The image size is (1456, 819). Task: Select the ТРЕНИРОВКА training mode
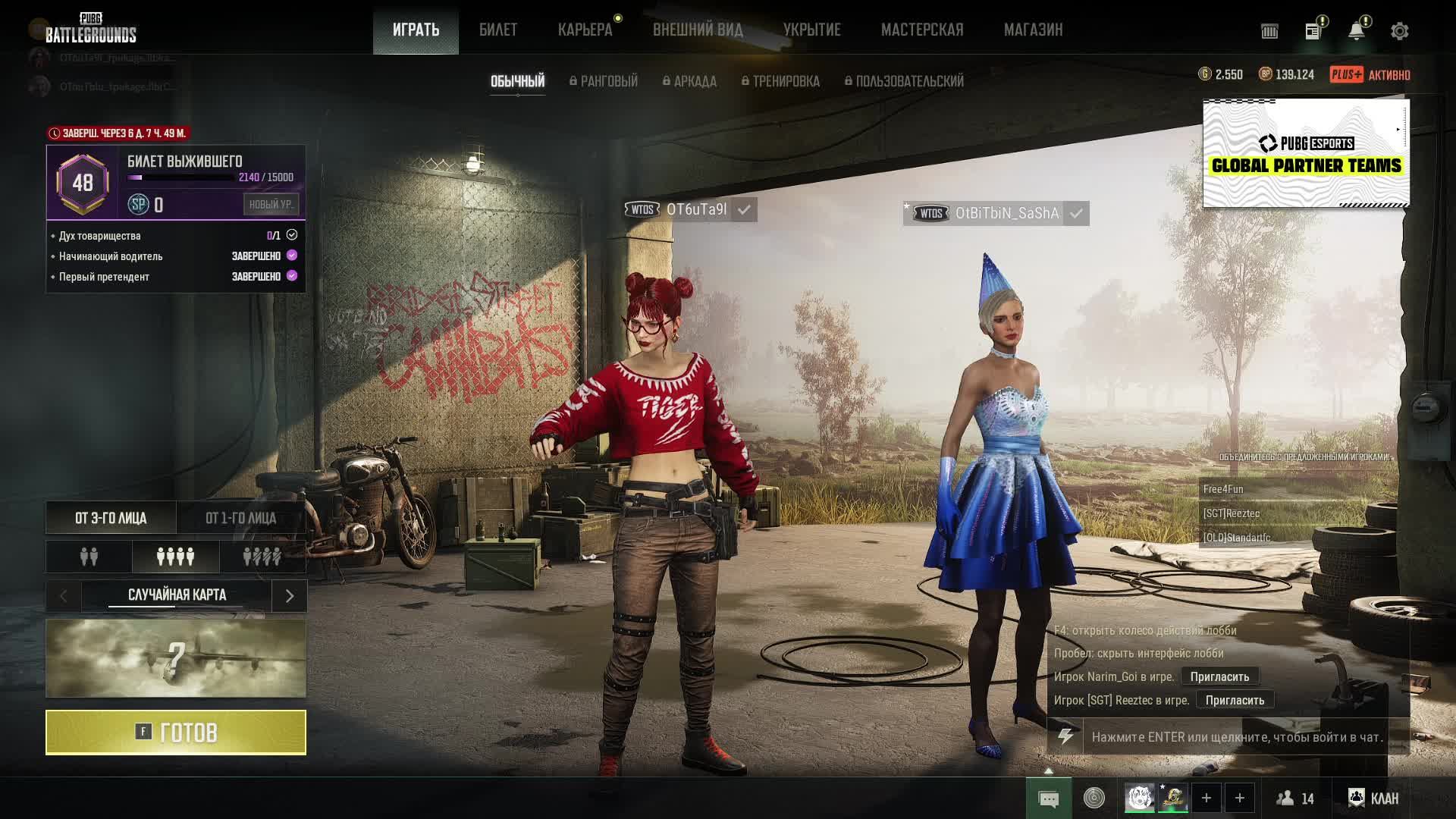tap(780, 81)
